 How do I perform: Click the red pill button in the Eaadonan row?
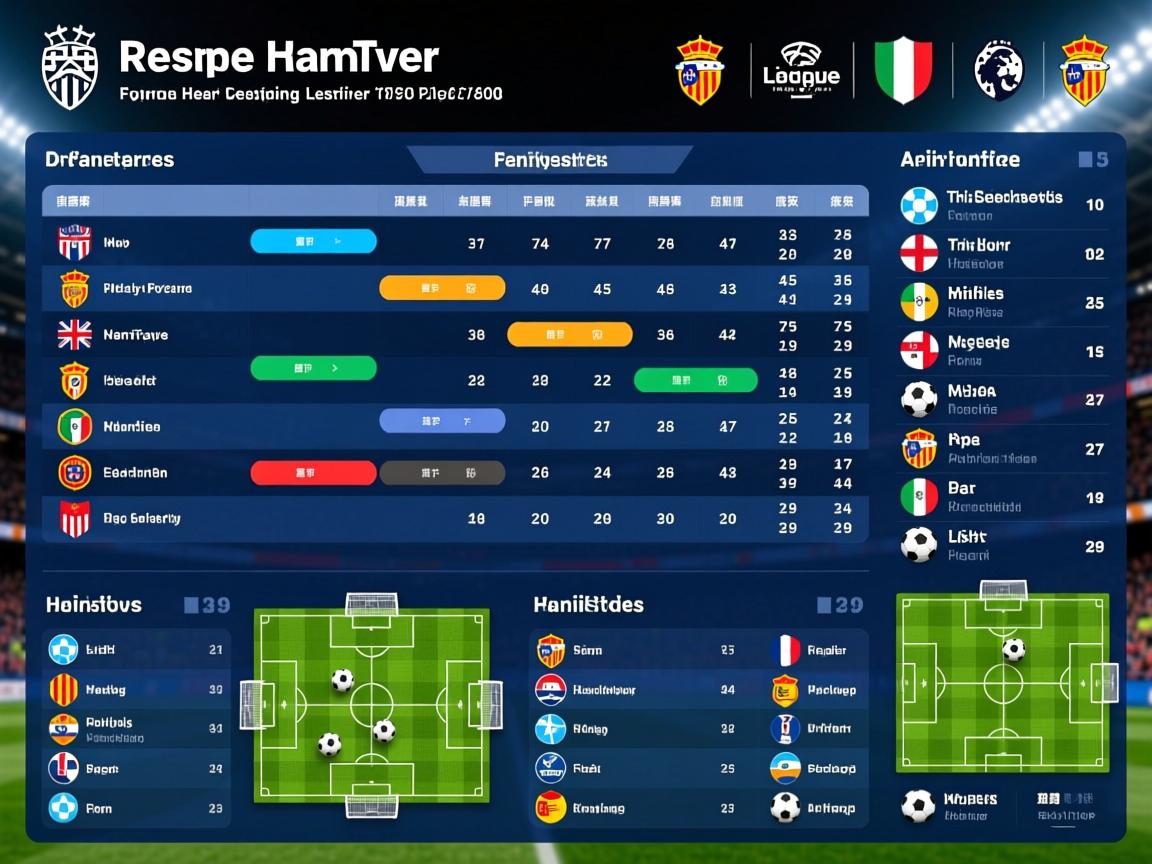pyautogui.click(x=313, y=473)
